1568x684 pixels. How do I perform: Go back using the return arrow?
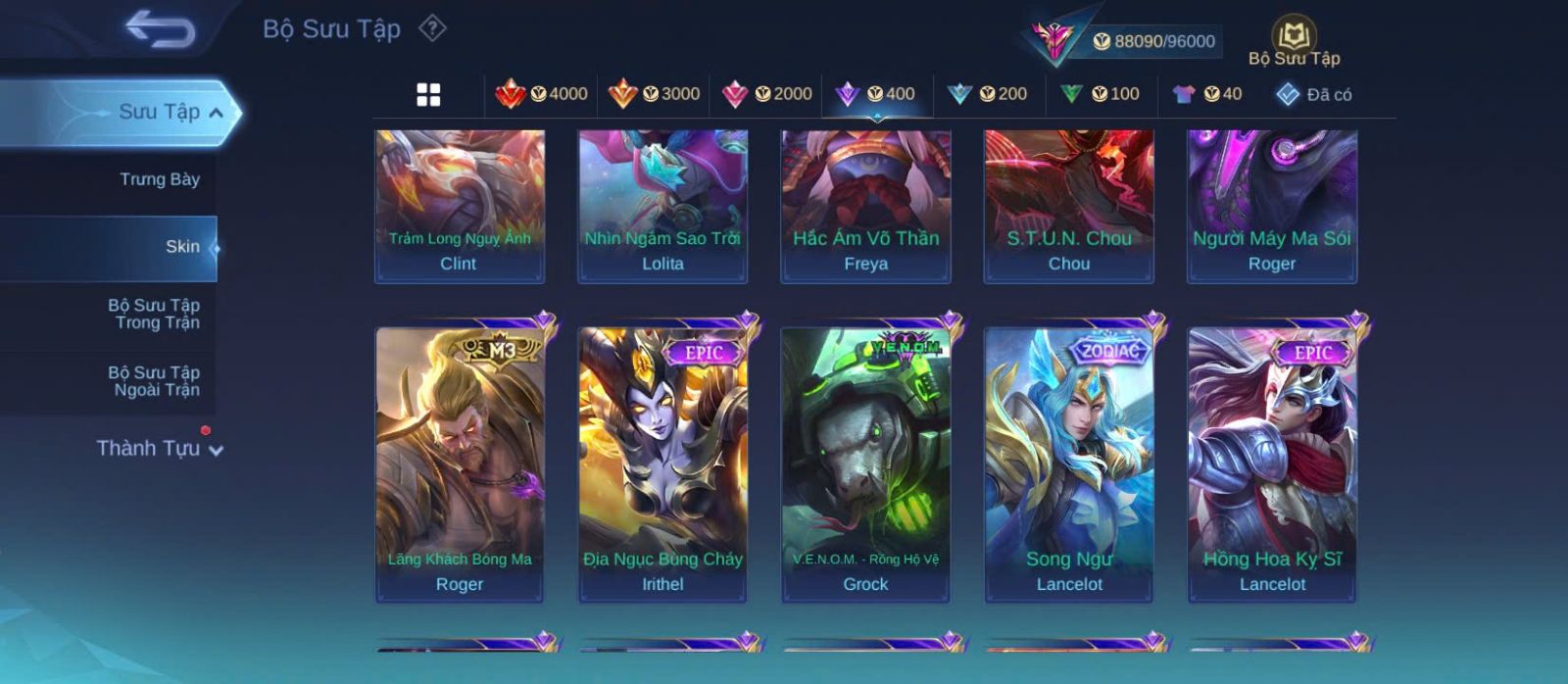click(x=160, y=29)
